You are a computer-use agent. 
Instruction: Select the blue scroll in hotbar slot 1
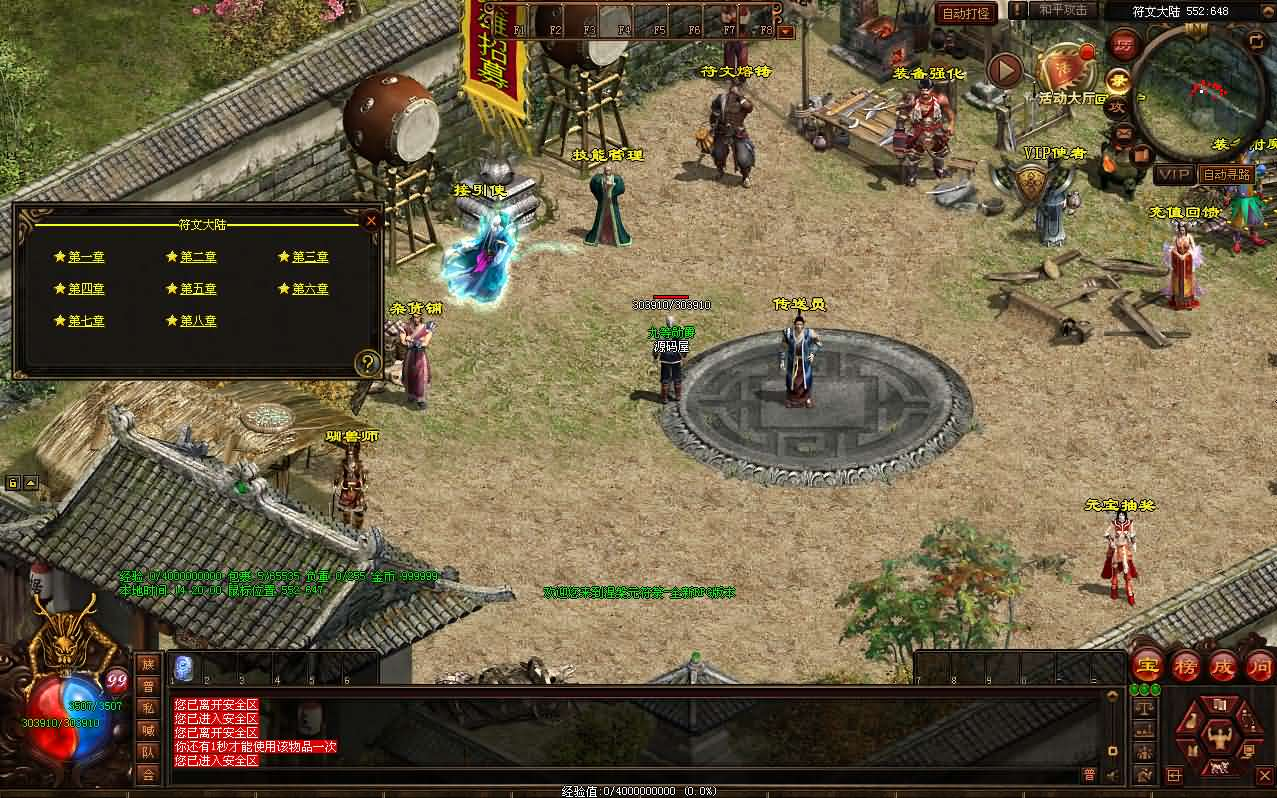tap(184, 667)
